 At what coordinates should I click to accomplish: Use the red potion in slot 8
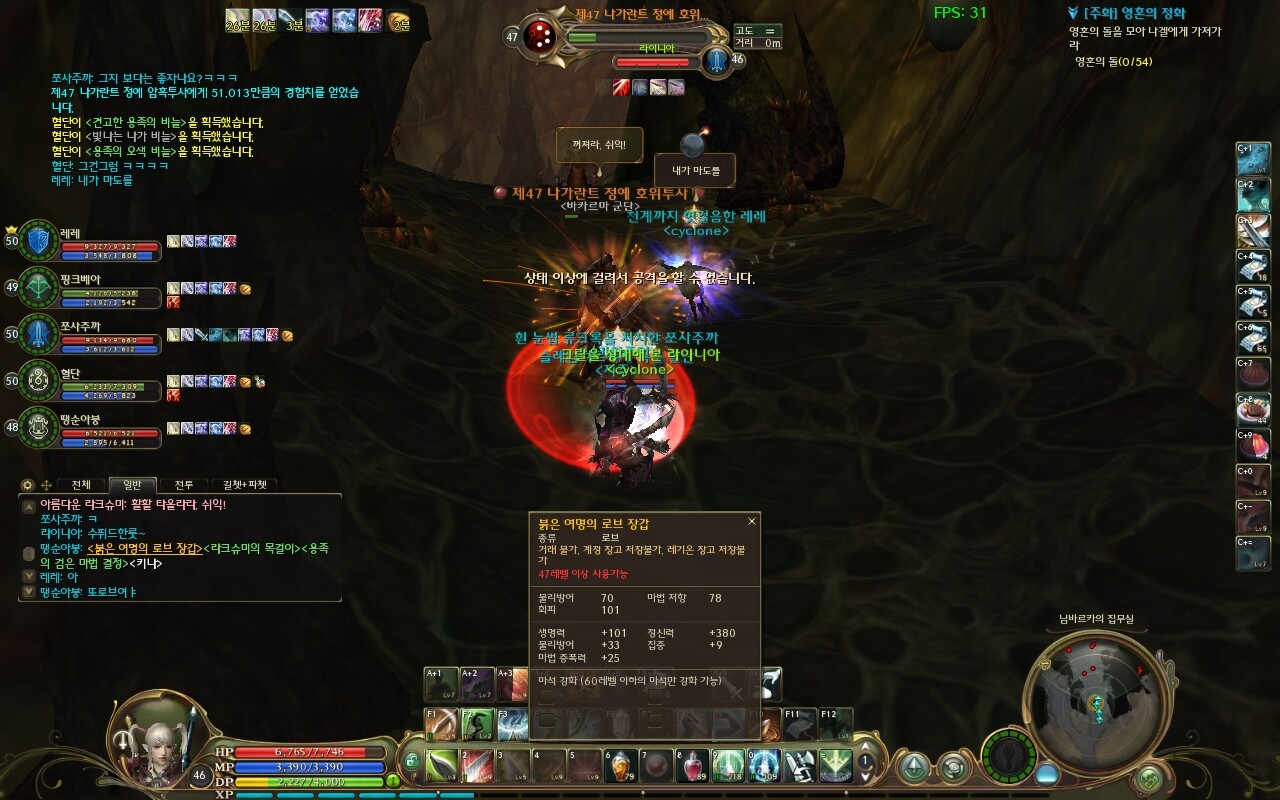point(692,766)
